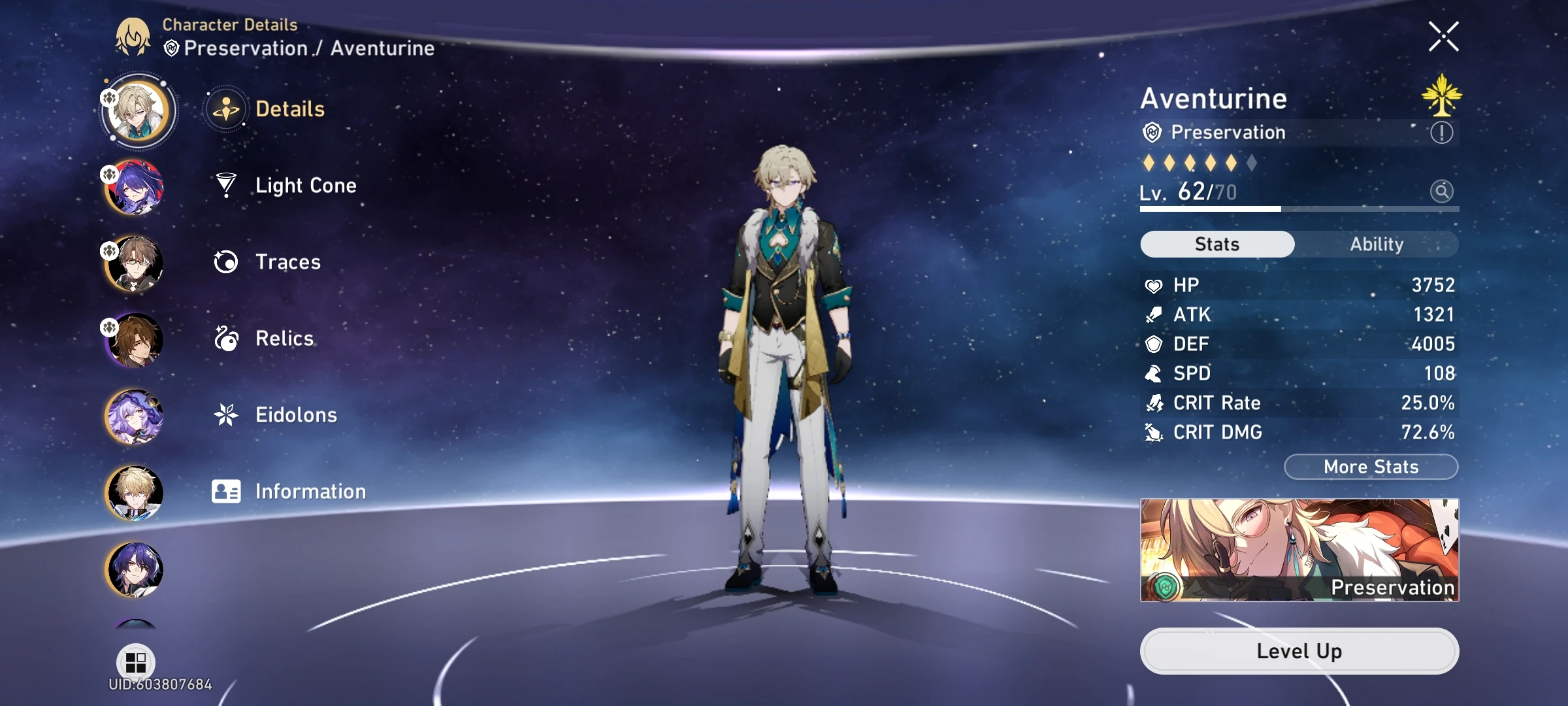Select the Stats tab
This screenshot has height=706, width=1568.
[1216, 244]
